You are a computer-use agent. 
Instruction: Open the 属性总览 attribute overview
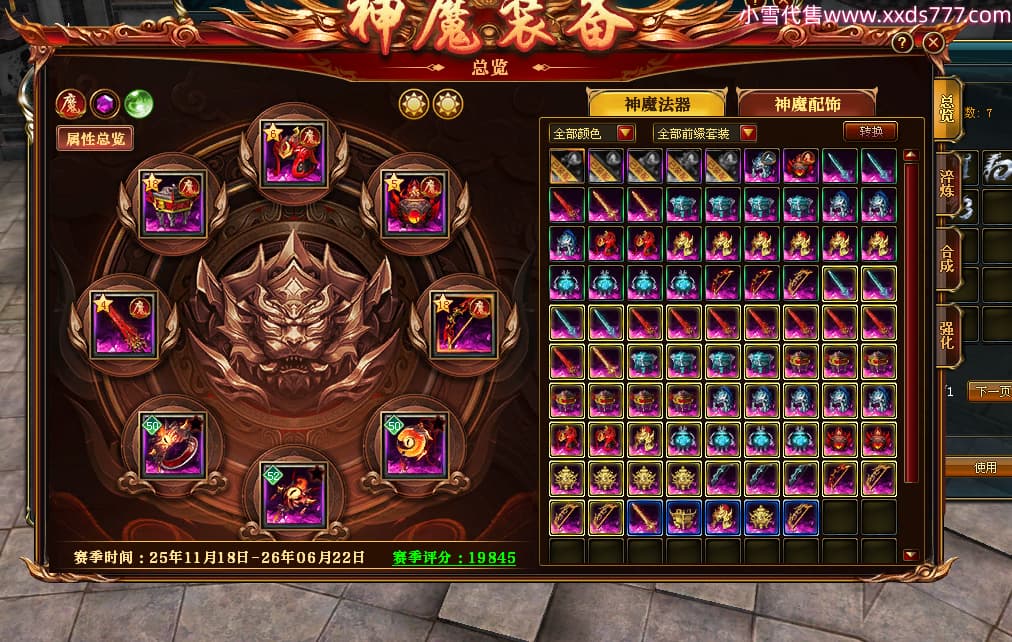(96, 139)
